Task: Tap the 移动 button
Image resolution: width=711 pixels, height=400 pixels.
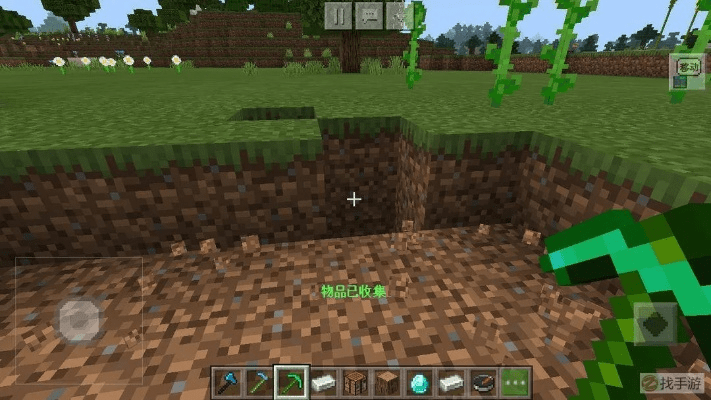Action: tap(687, 67)
